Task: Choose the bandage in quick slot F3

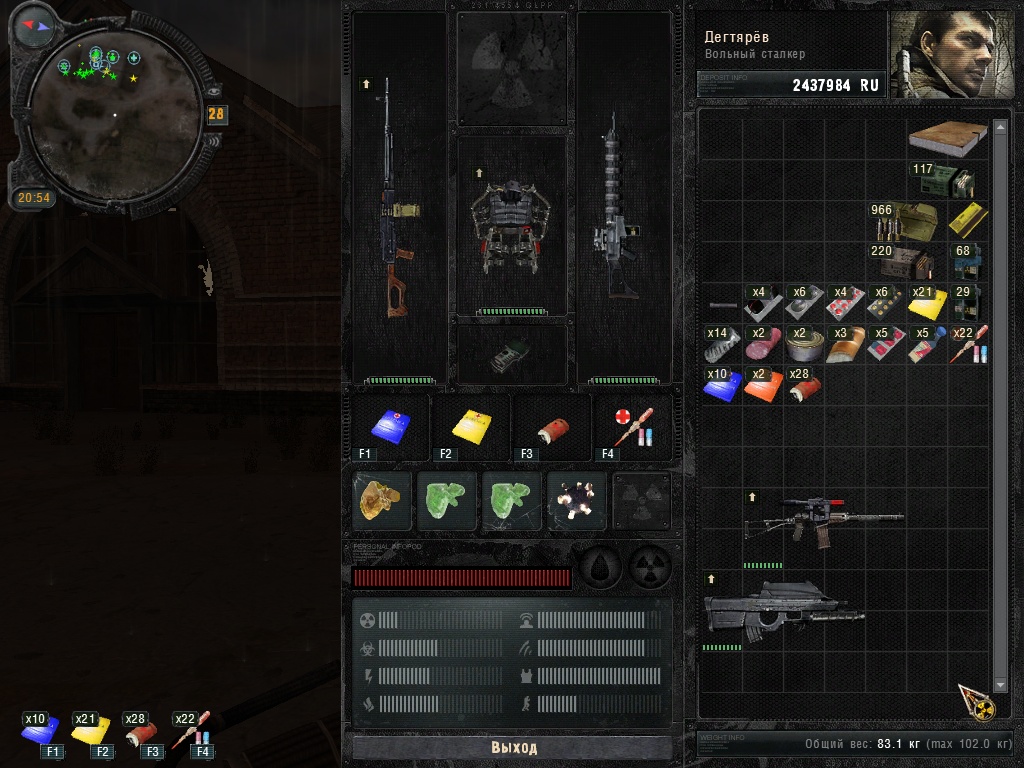Action: 550,426
